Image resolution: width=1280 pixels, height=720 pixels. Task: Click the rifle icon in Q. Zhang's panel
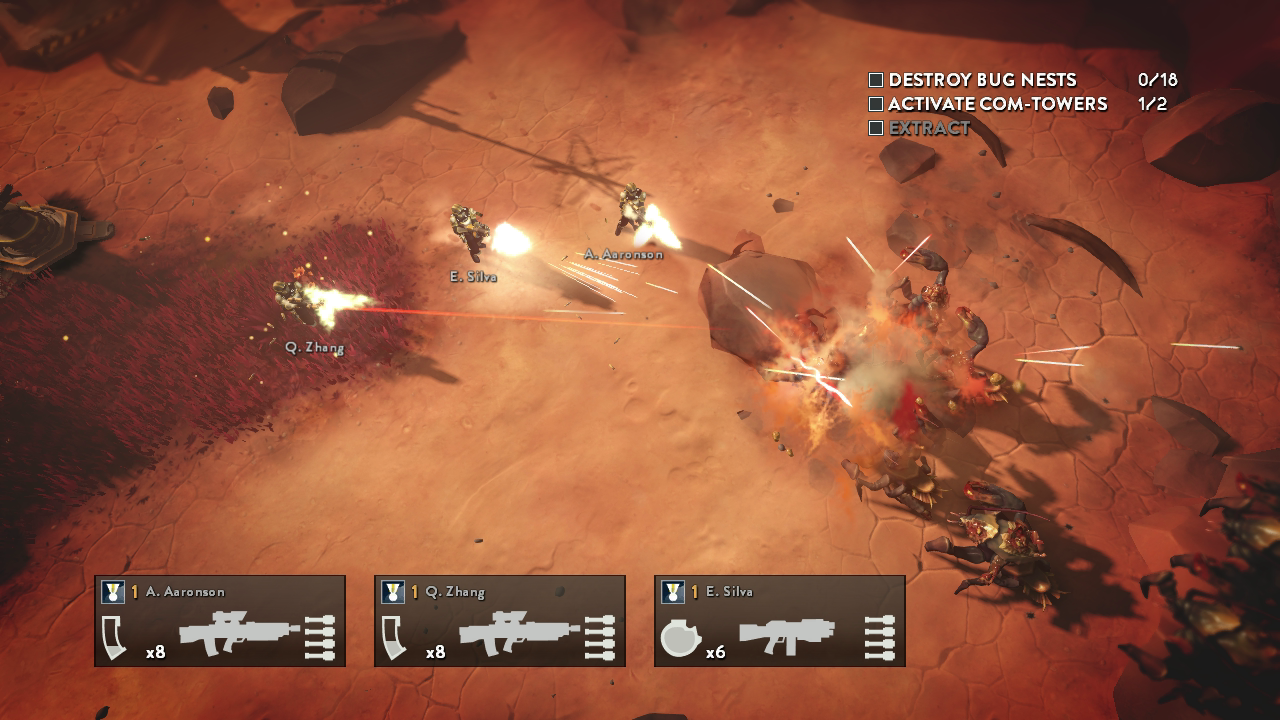(x=519, y=632)
